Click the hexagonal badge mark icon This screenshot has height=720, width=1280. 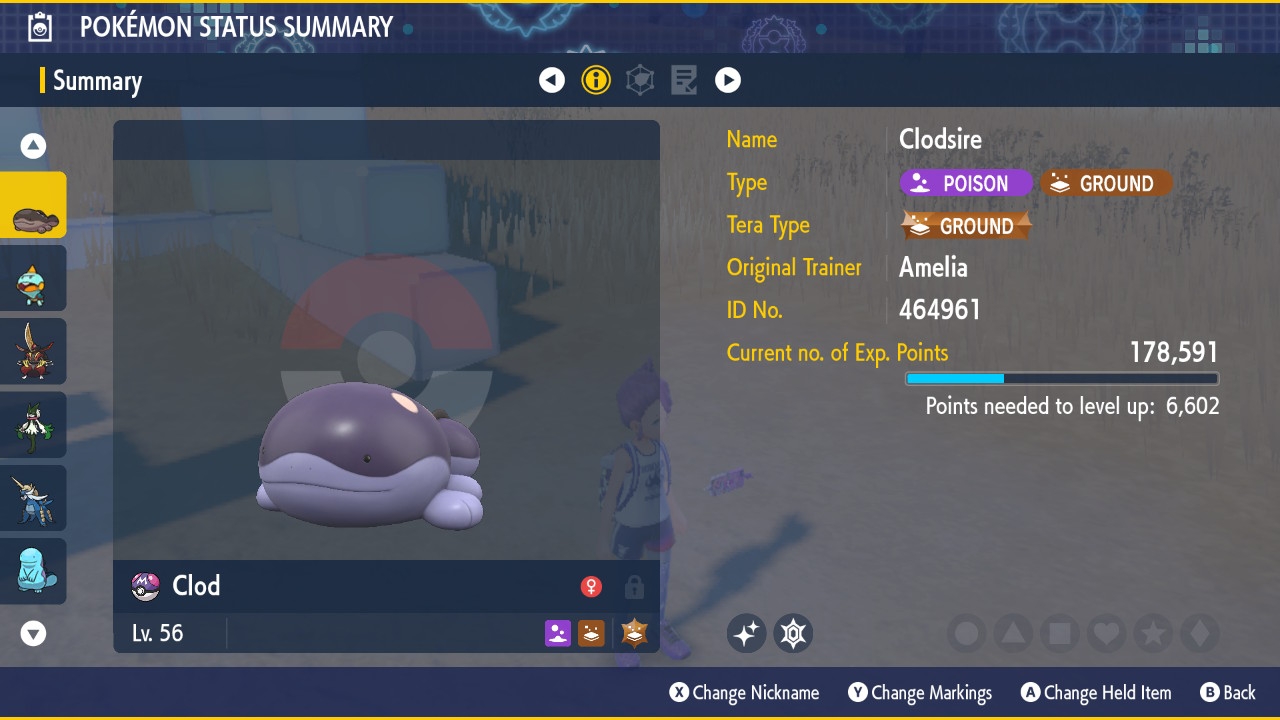click(x=793, y=633)
